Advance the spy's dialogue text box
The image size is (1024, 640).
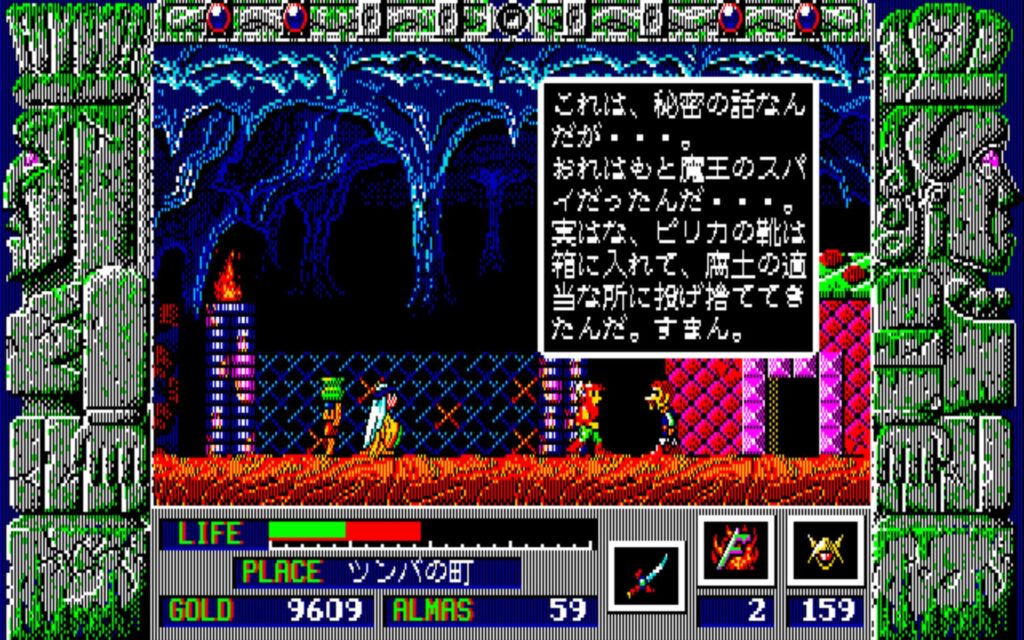(x=678, y=216)
